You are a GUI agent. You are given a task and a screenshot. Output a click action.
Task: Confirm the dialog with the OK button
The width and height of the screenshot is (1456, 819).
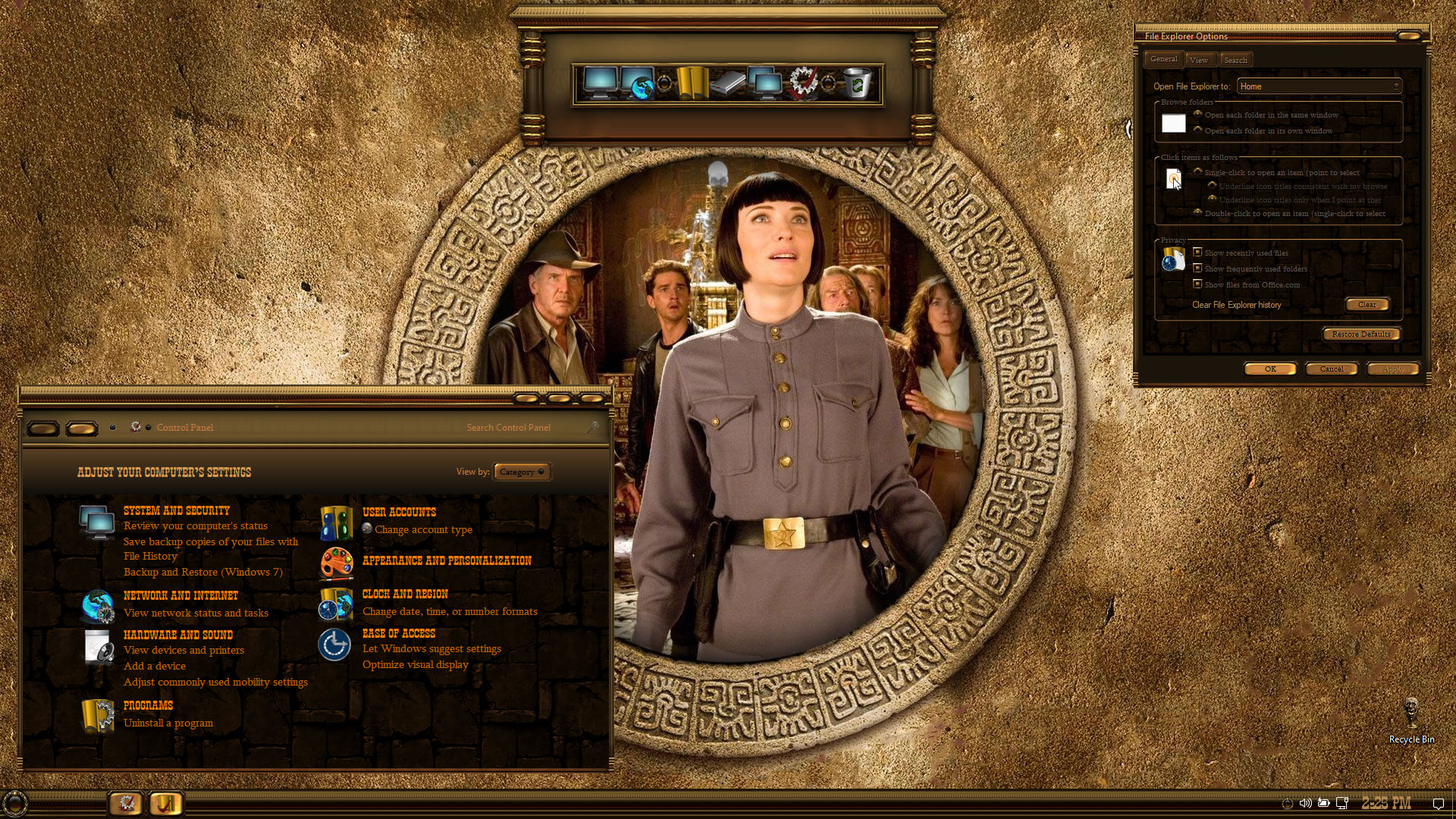click(x=1270, y=369)
